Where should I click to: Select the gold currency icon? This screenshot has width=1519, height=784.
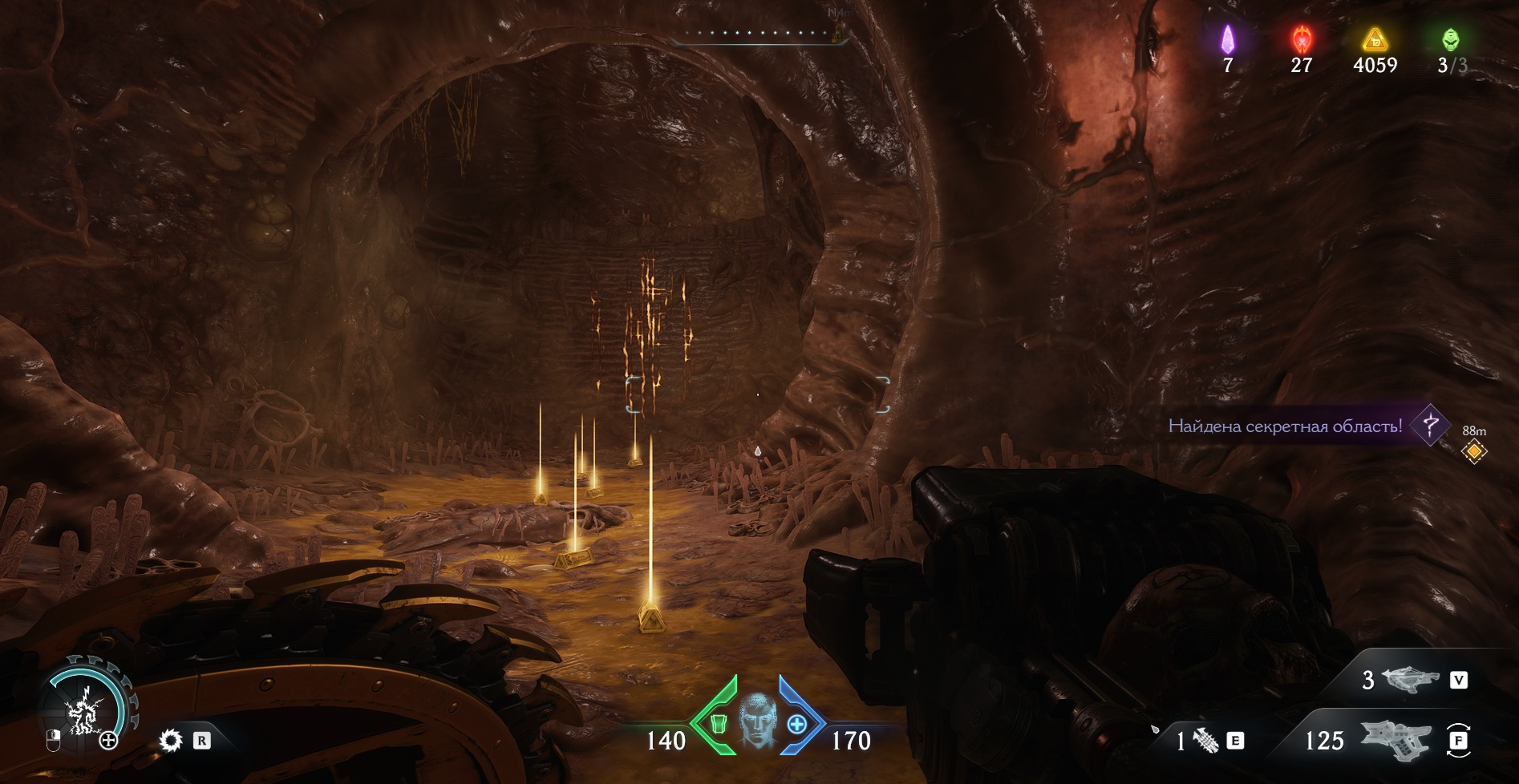point(1375,38)
